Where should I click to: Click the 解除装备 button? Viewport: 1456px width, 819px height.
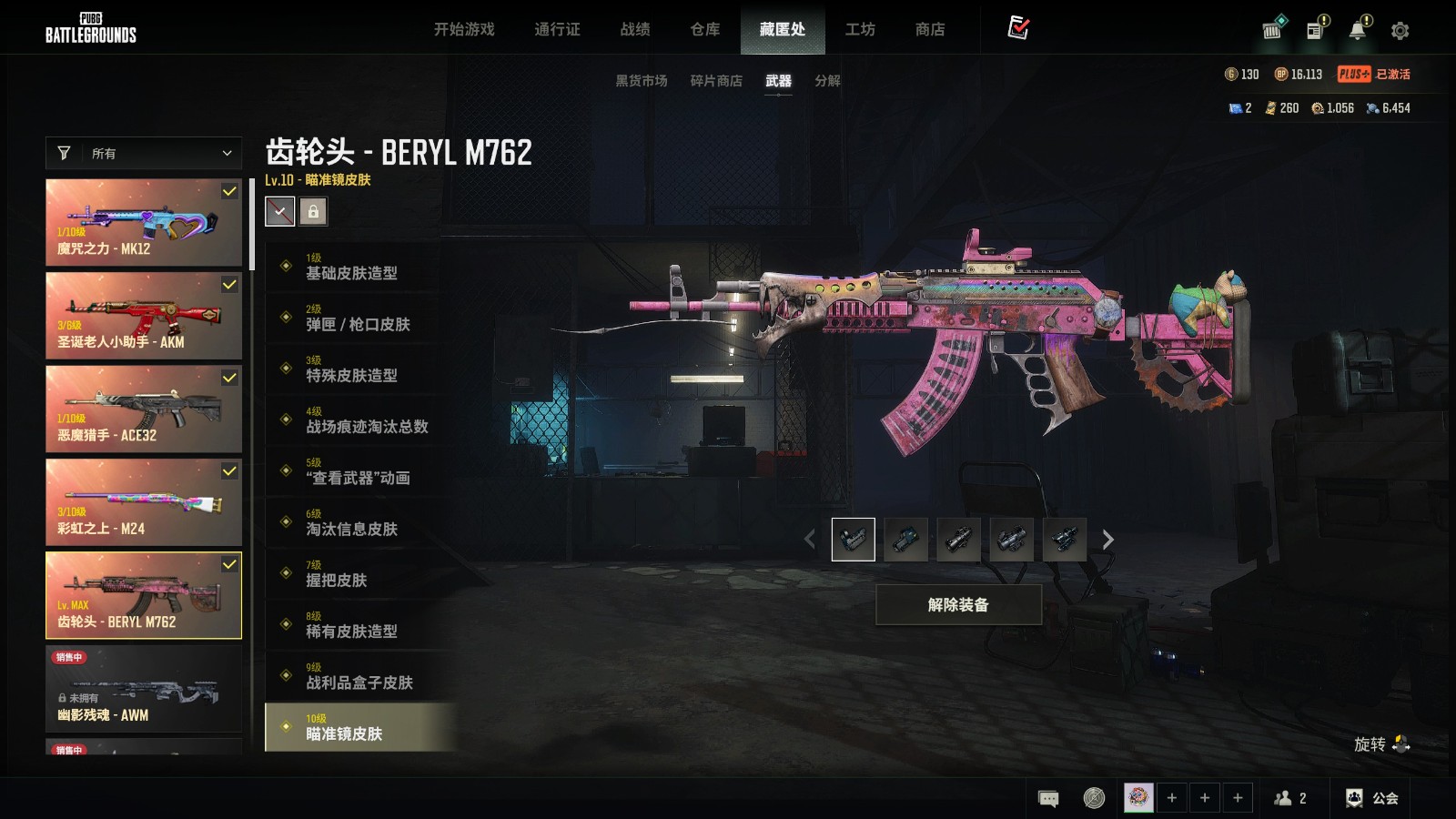click(x=958, y=604)
